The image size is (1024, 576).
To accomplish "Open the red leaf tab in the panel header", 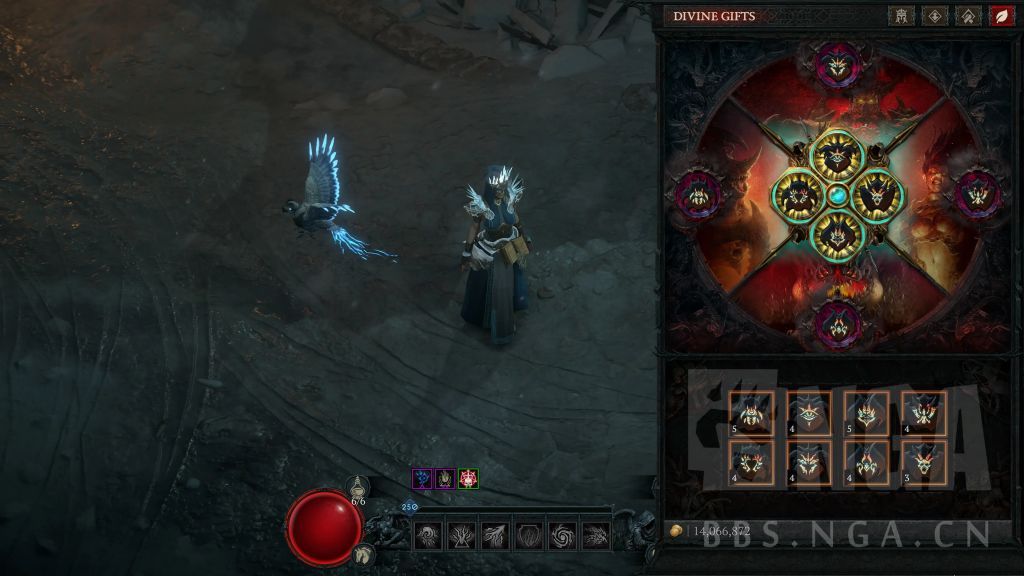I will [x=1000, y=16].
